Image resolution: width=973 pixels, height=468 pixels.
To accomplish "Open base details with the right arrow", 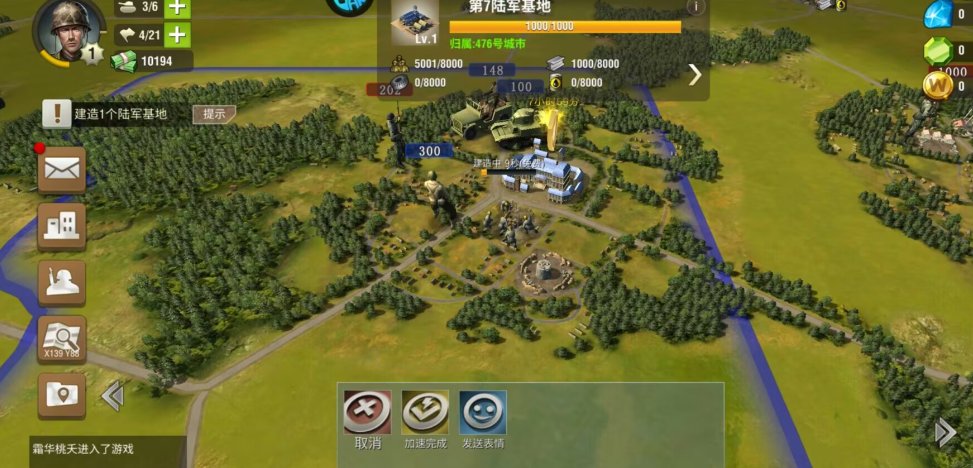I will [695, 74].
